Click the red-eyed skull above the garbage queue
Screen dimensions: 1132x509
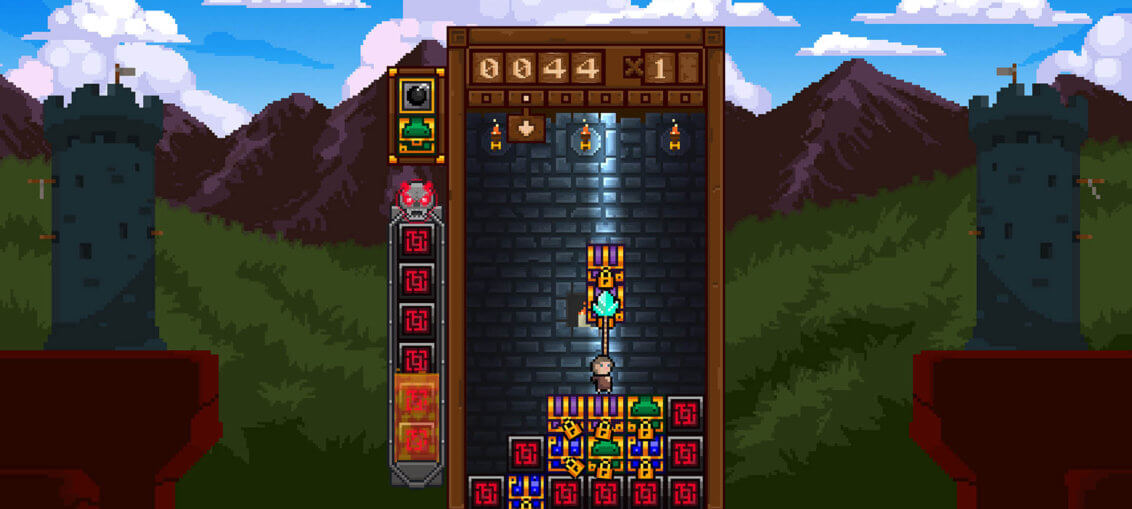click(415, 198)
